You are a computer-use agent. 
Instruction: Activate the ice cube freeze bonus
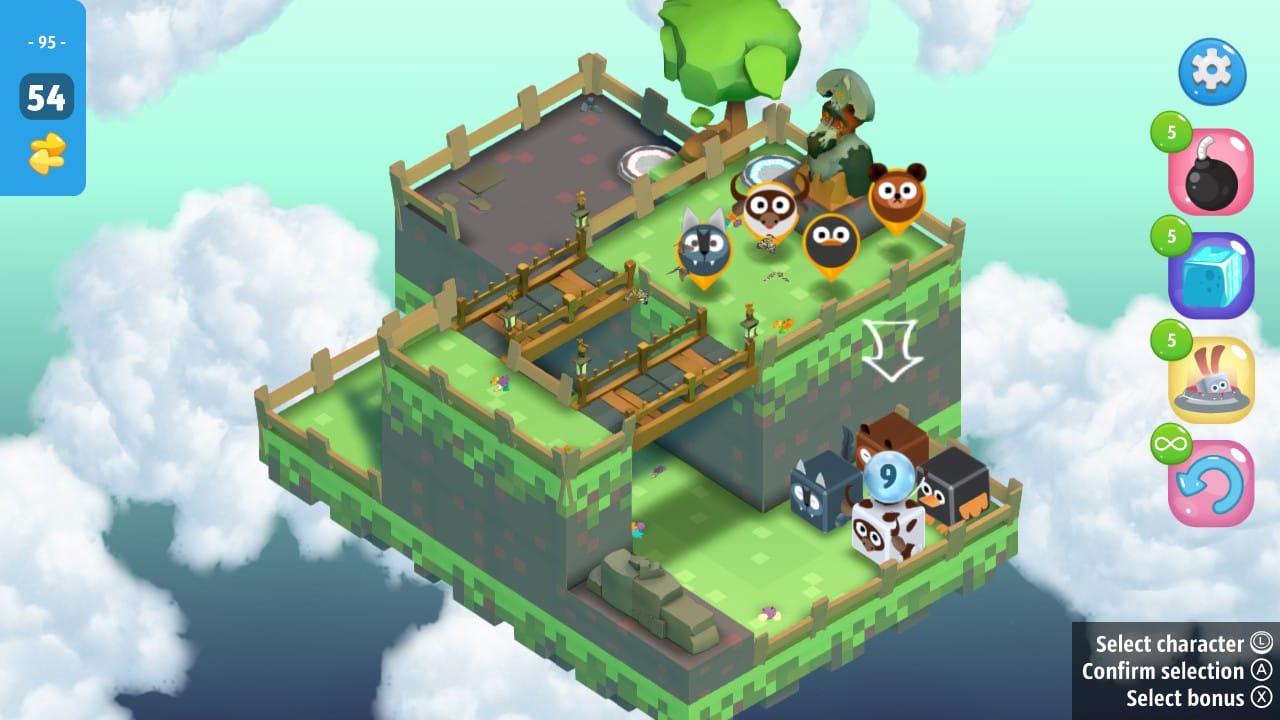[x=1211, y=275]
